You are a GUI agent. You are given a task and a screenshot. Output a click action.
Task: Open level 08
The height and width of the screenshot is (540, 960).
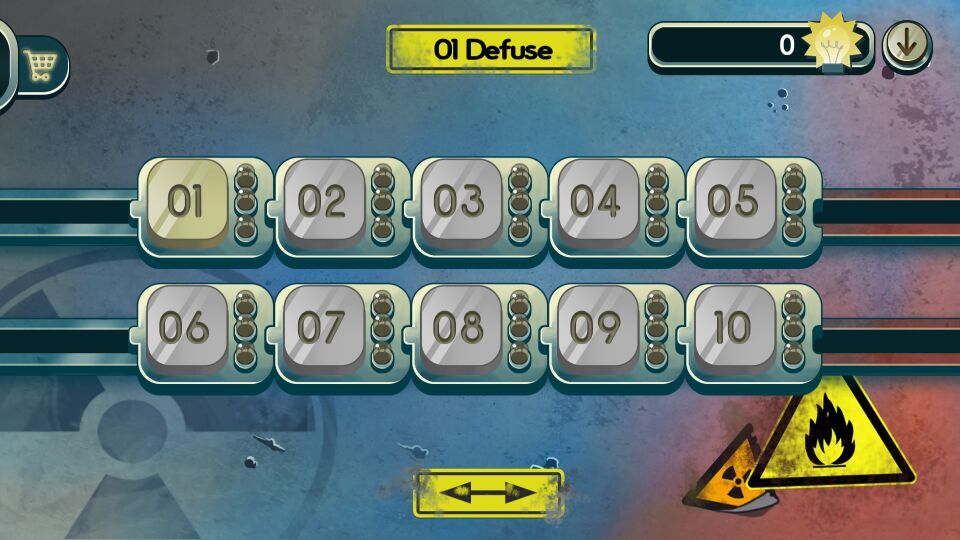pyautogui.click(x=459, y=328)
